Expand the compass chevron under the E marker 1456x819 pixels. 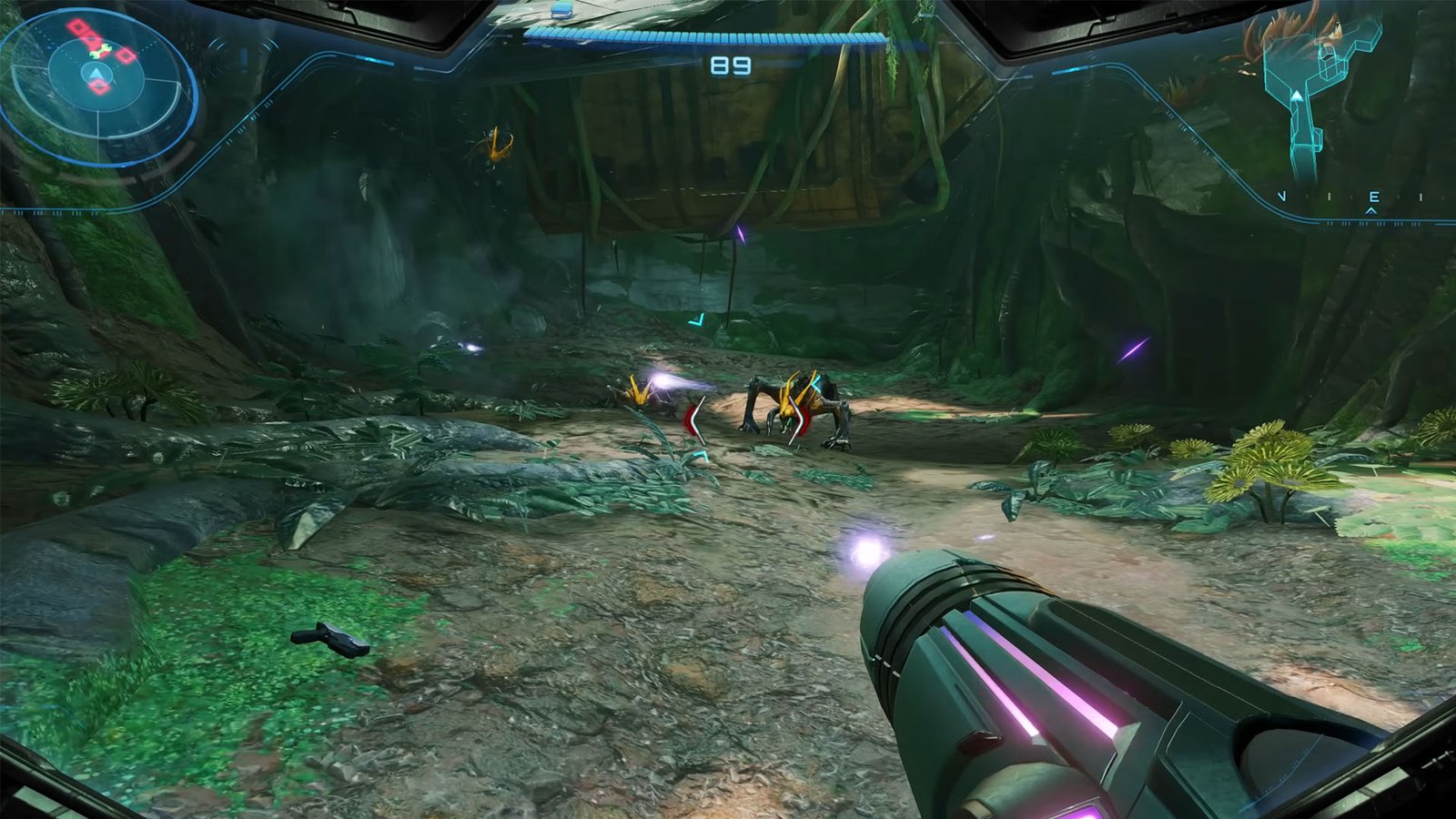click(x=1370, y=210)
